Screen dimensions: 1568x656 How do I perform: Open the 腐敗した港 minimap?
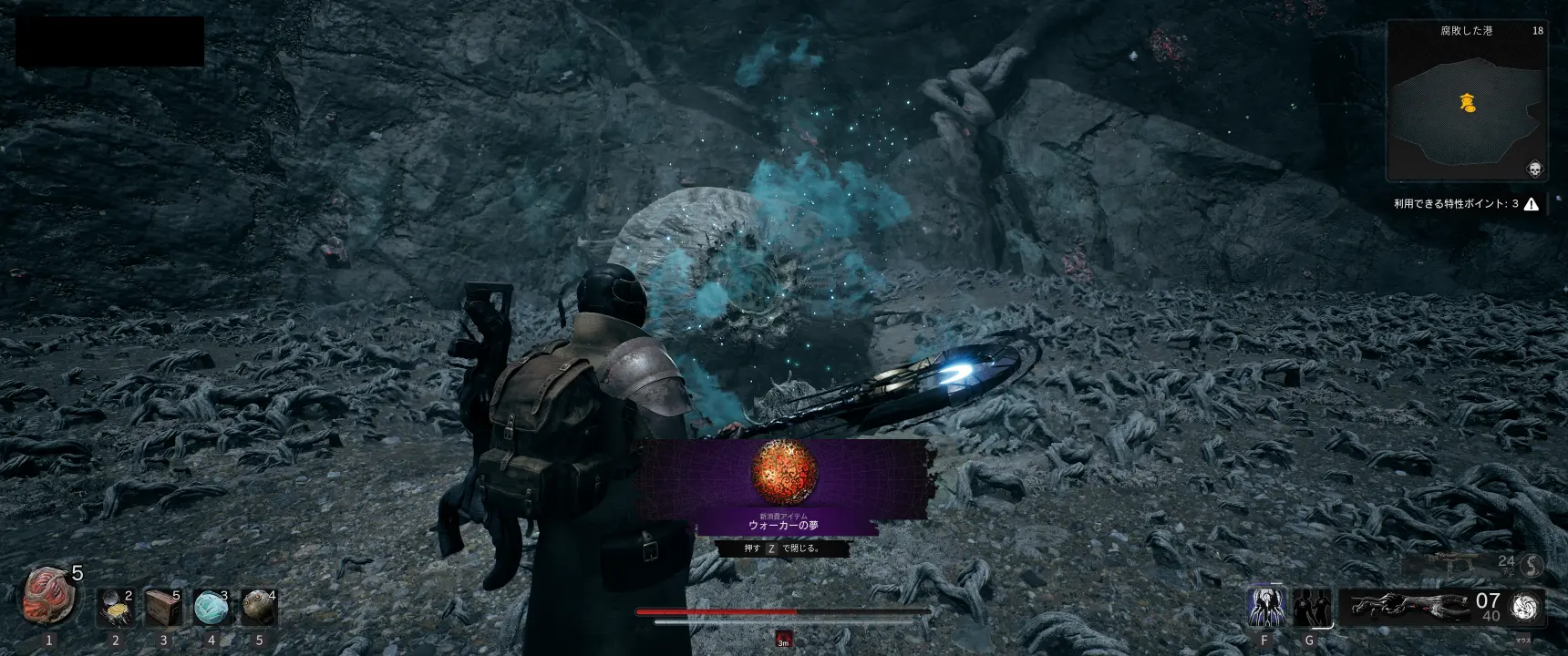pyautogui.click(x=1467, y=100)
